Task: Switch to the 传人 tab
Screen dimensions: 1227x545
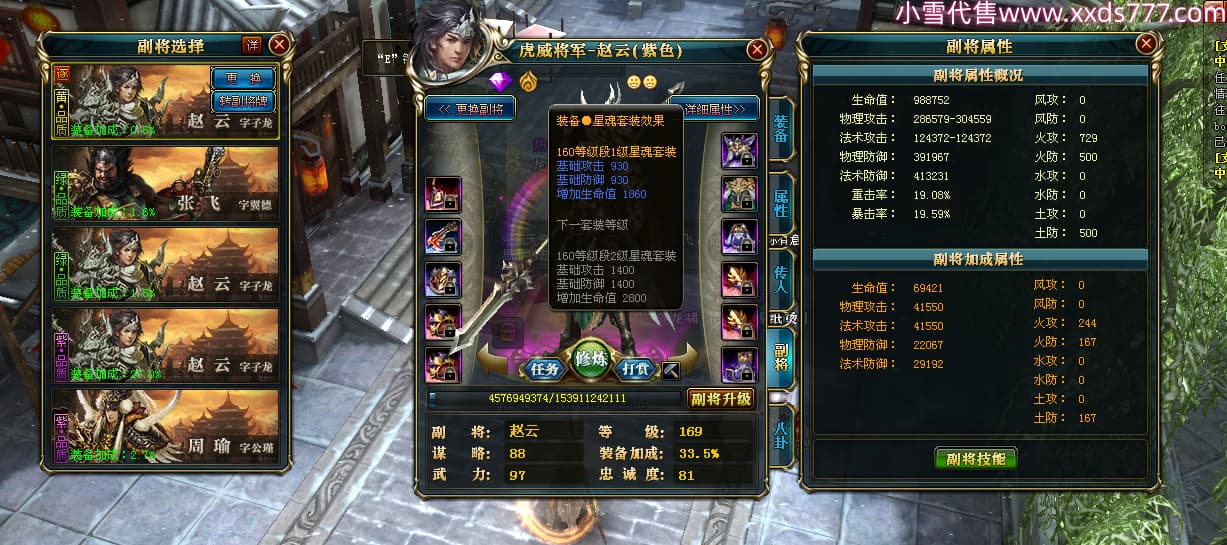Action: click(780, 278)
